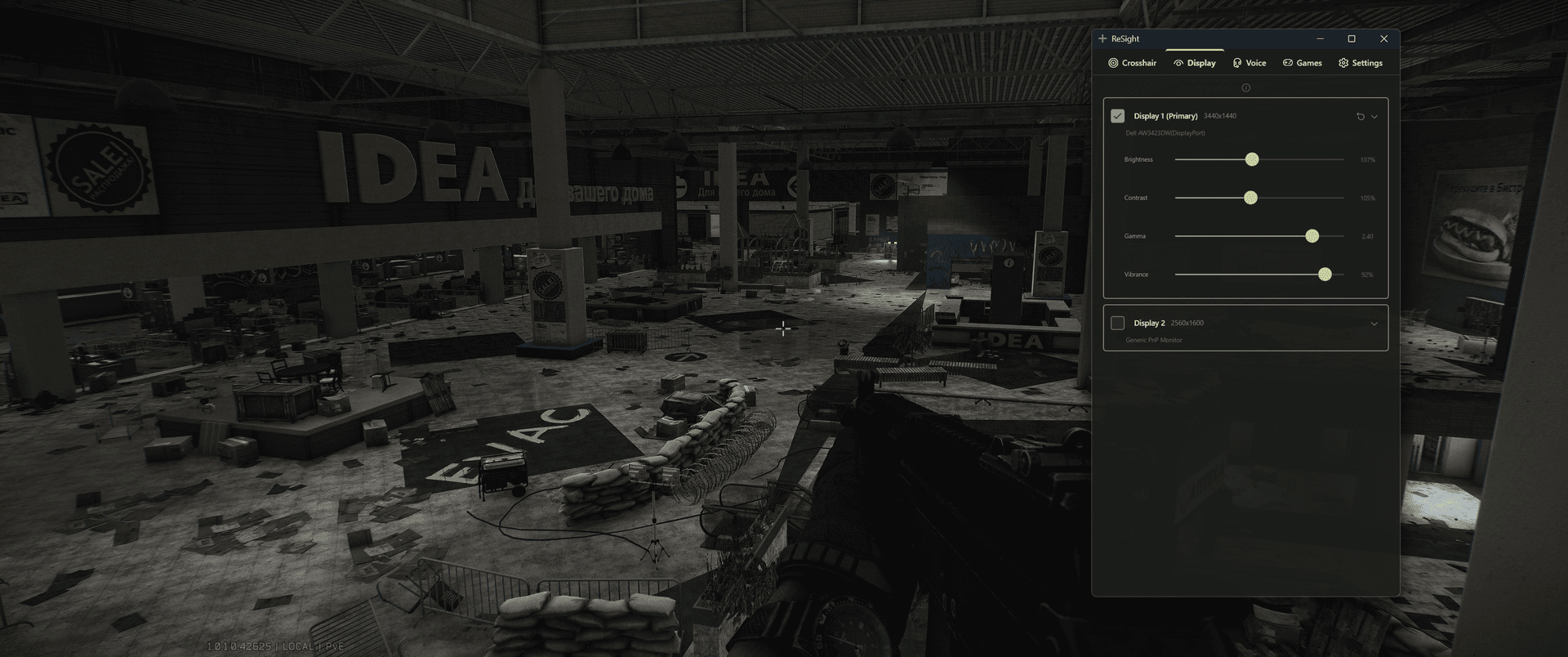Select the Crosshair target icon

pyautogui.click(x=1114, y=63)
